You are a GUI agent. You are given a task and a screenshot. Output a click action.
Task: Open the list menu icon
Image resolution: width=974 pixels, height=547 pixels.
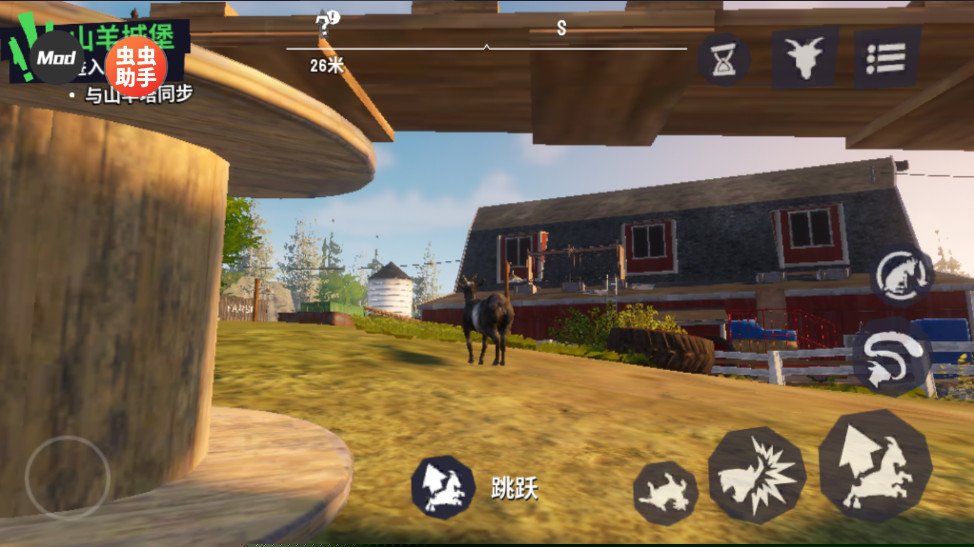[886, 57]
